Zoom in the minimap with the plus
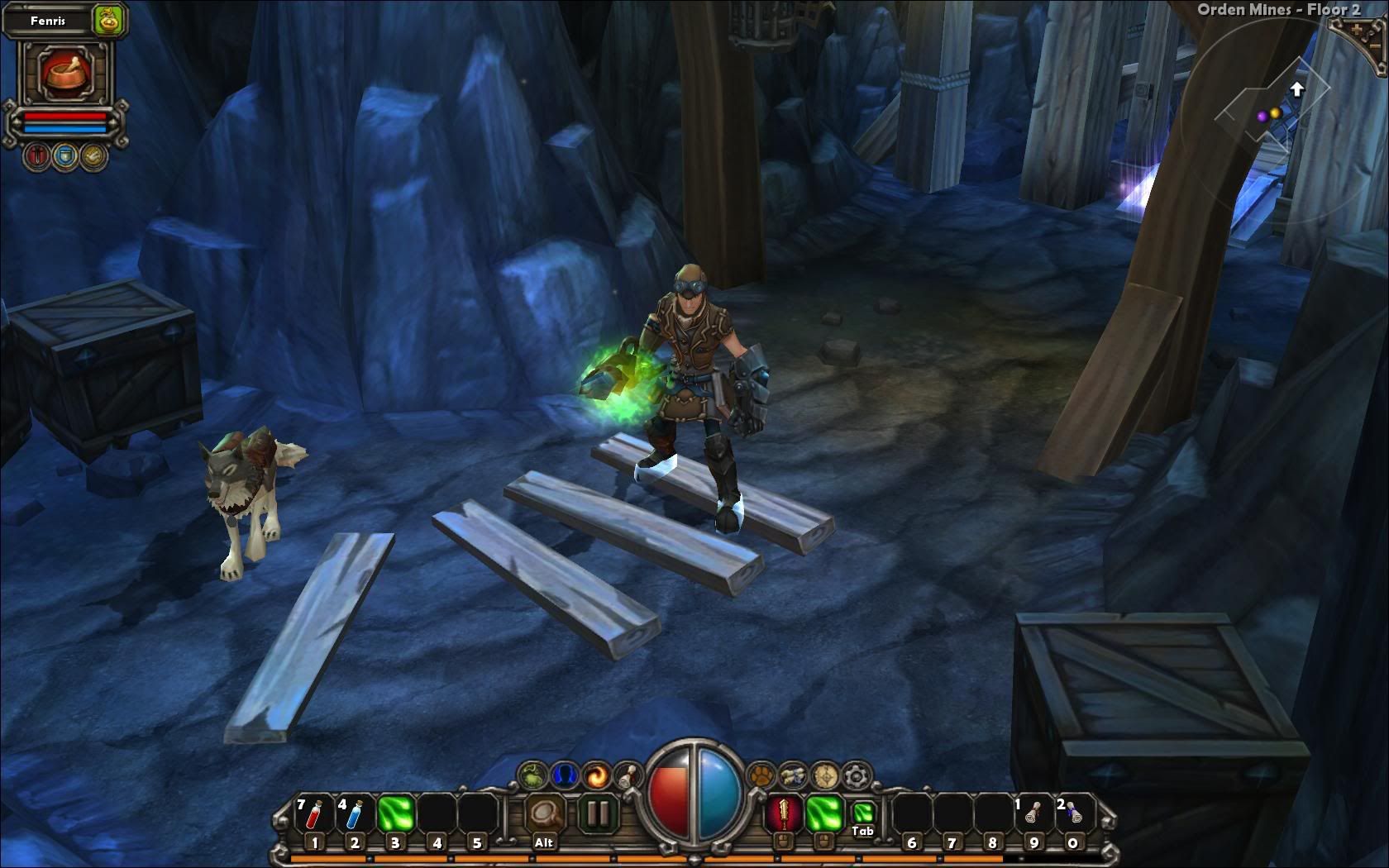The height and width of the screenshot is (868, 1389). [x=1357, y=30]
